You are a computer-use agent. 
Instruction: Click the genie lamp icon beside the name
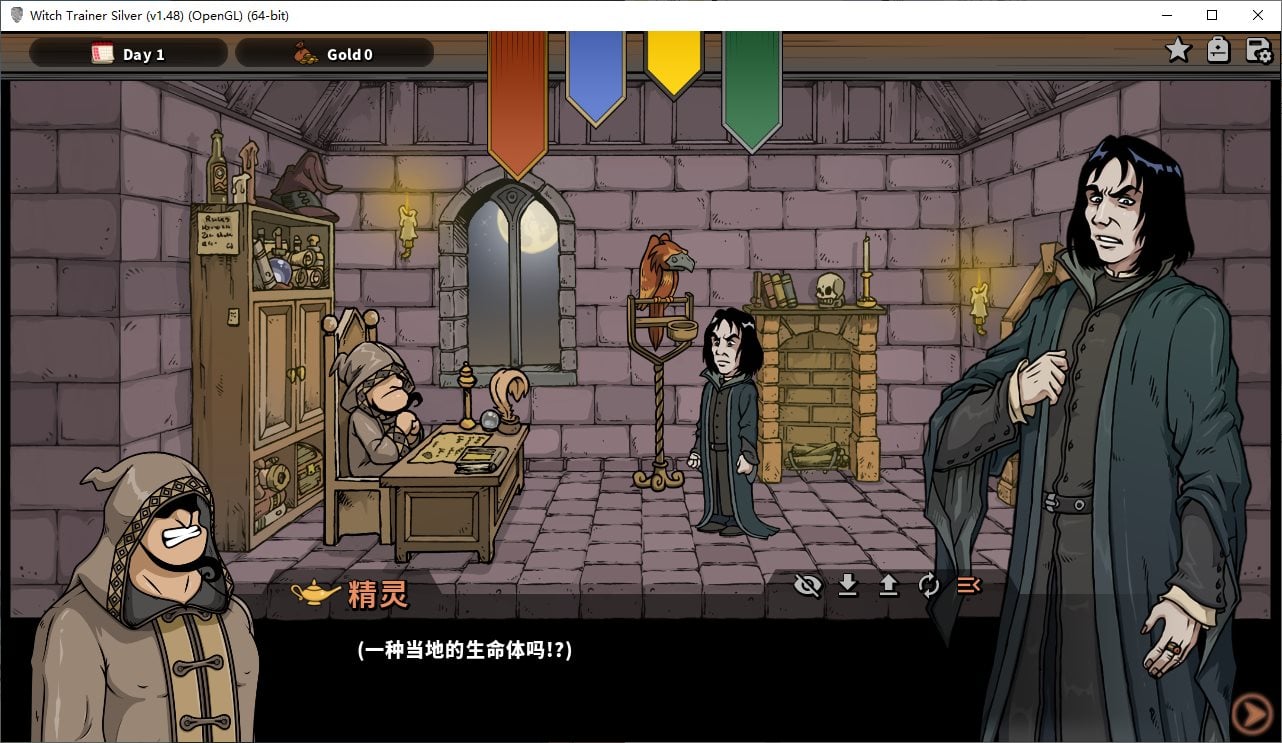point(312,593)
